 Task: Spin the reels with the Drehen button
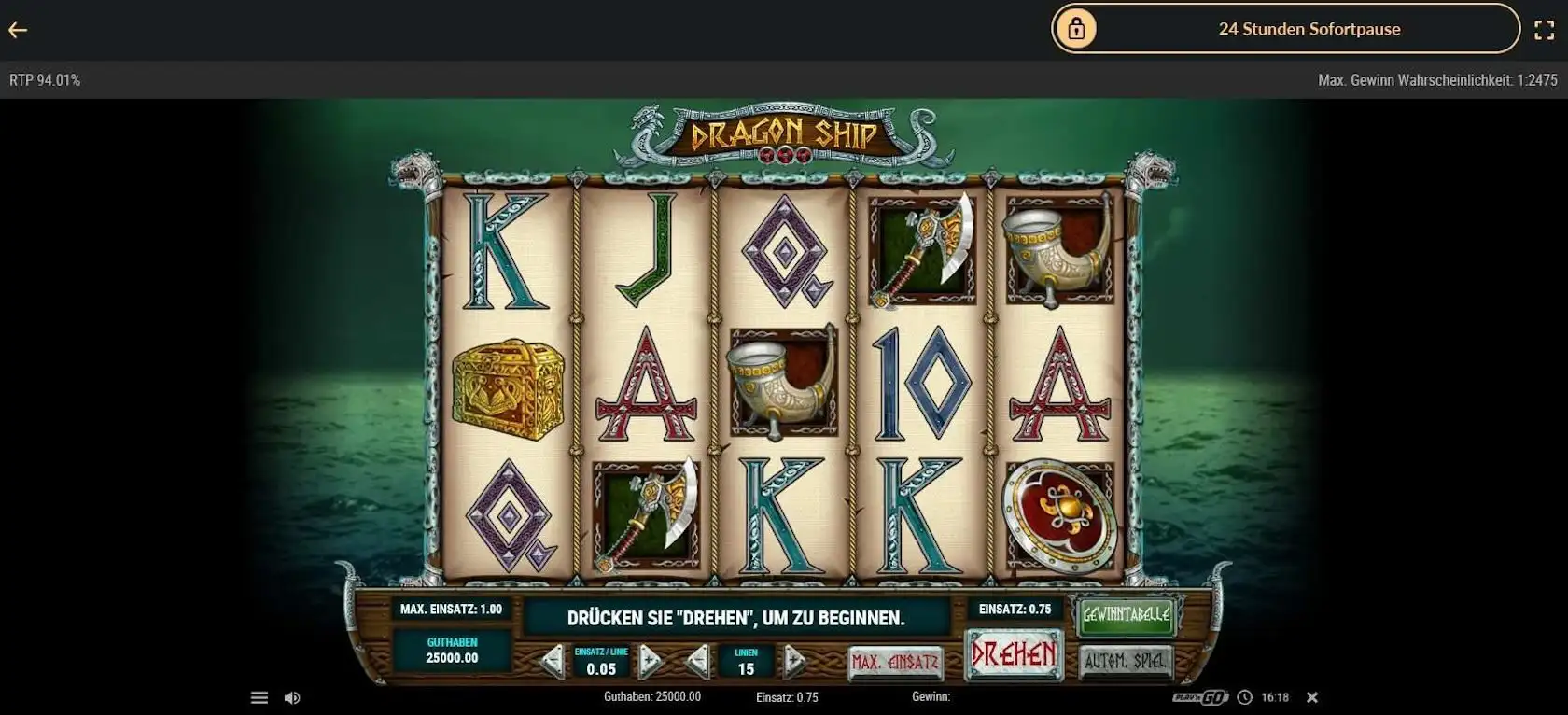point(1014,654)
